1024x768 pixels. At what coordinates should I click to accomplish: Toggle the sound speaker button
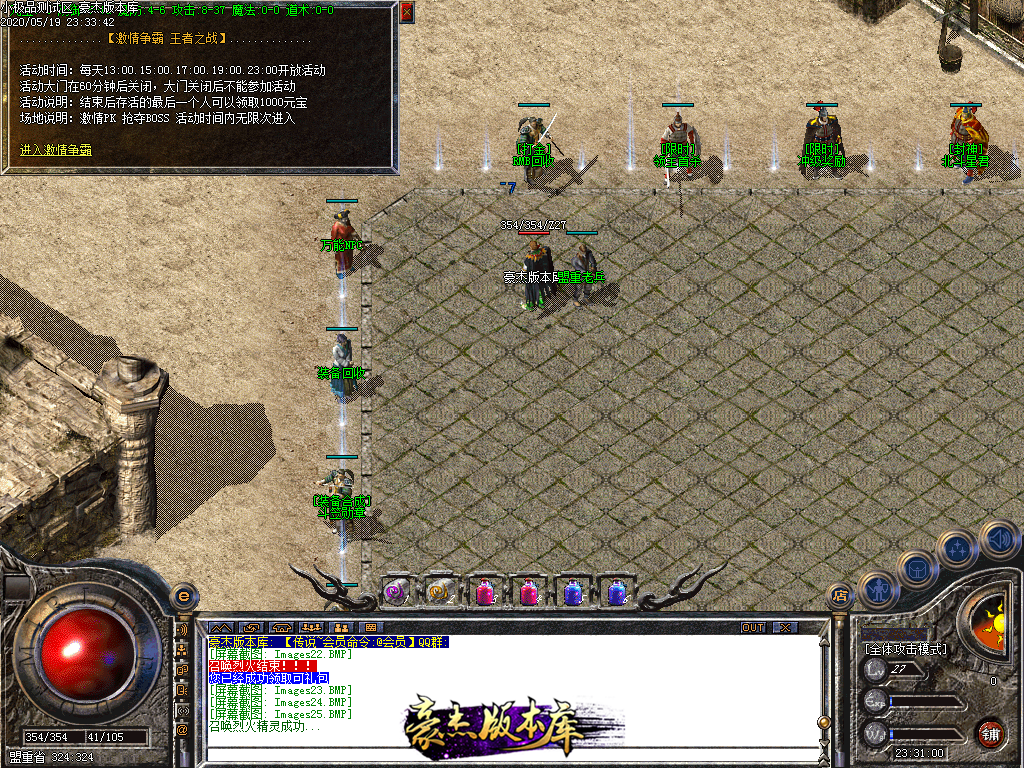(998, 538)
